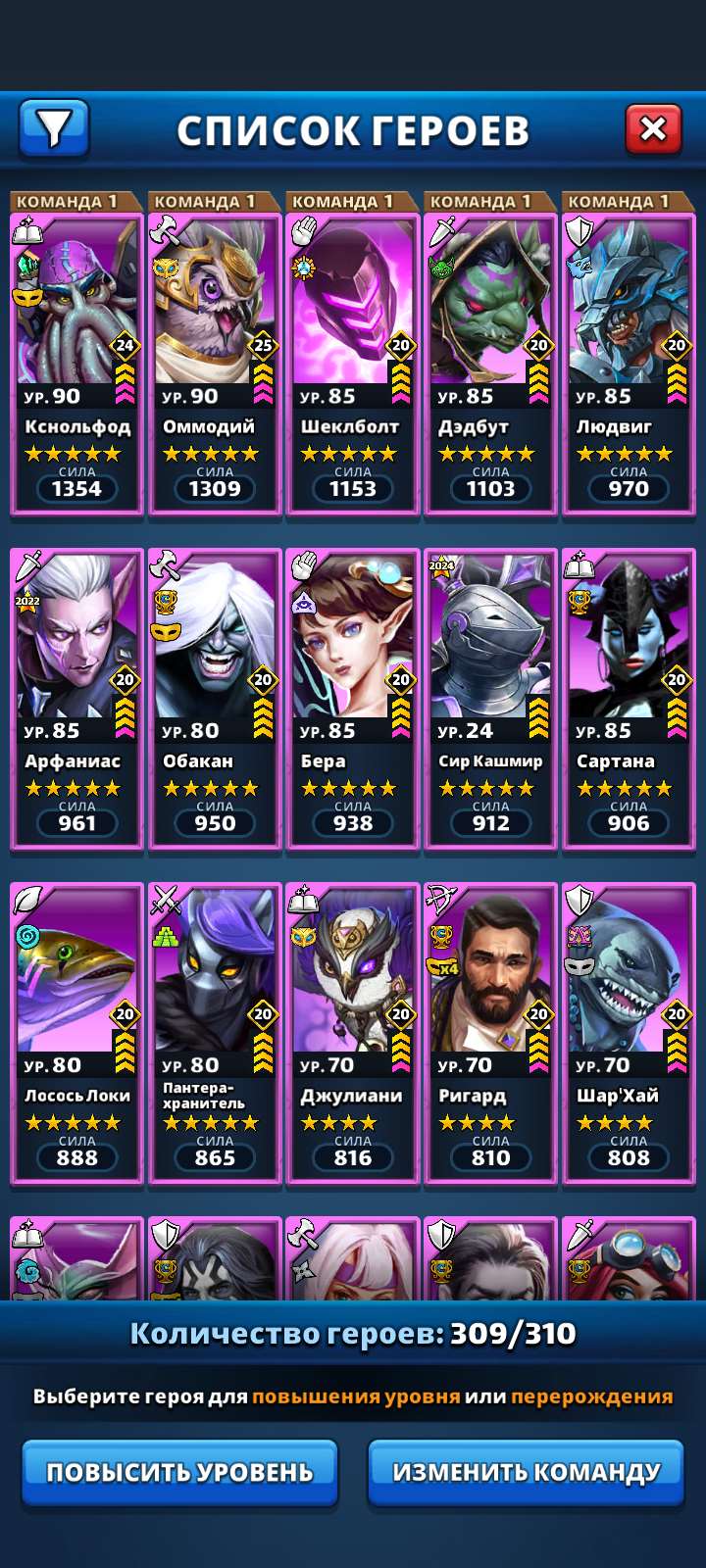Select the Сир Кашмир knight card
Viewport: 706px width, 1568px height.
pos(490,697)
